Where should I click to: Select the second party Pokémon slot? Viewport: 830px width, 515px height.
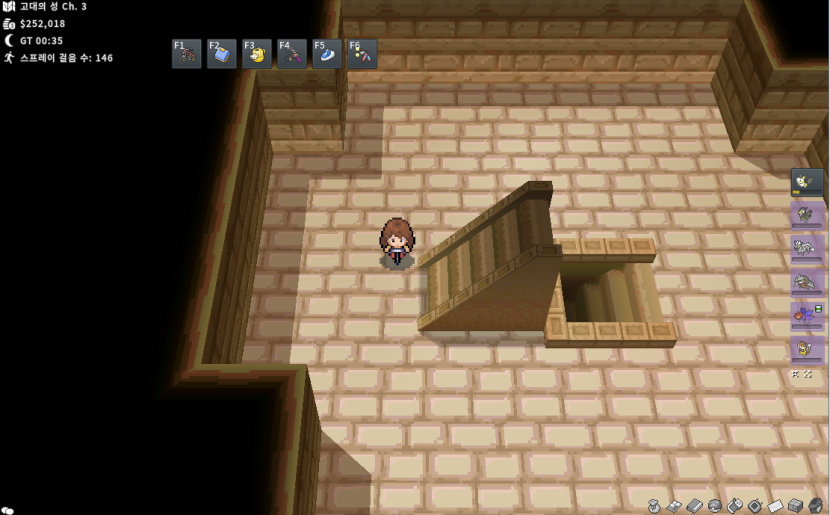click(x=807, y=214)
